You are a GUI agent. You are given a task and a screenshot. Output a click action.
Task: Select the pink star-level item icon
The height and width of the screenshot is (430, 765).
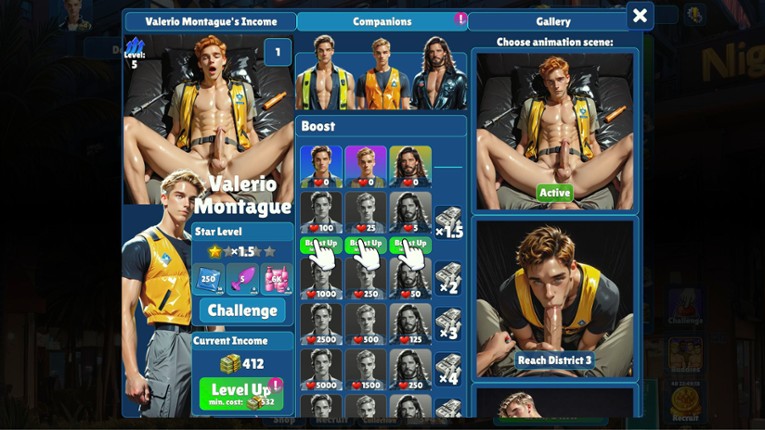pyautogui.click(x=275, y=278)
